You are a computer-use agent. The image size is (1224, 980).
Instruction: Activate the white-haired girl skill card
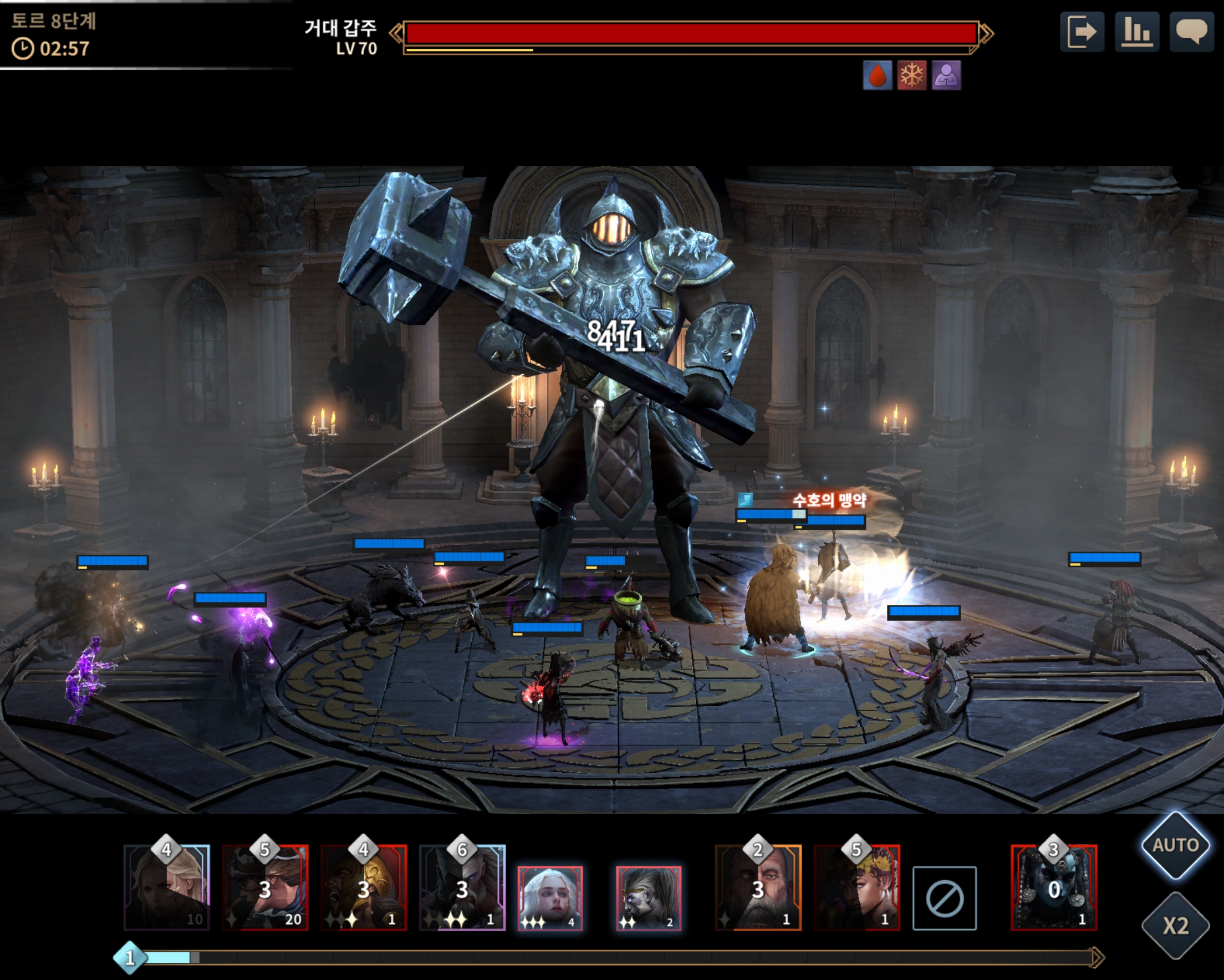click(549, 898)
